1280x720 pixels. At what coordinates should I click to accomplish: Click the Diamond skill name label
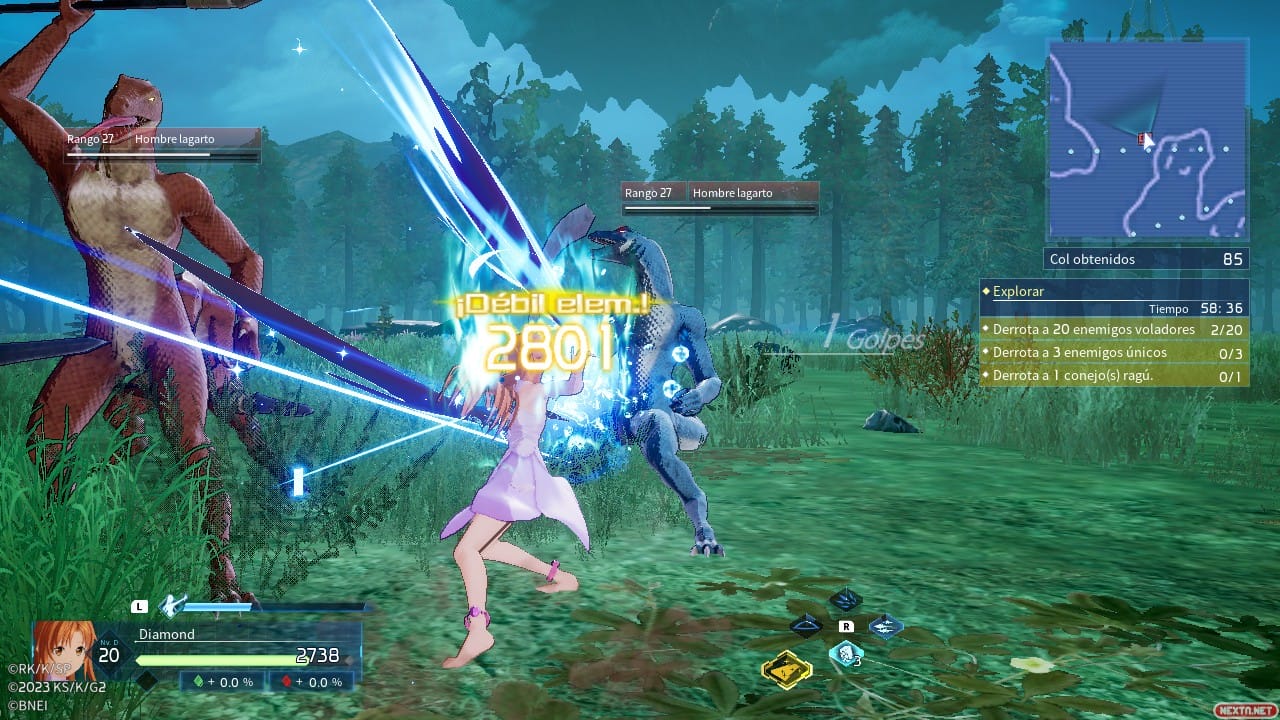[167, 634]
